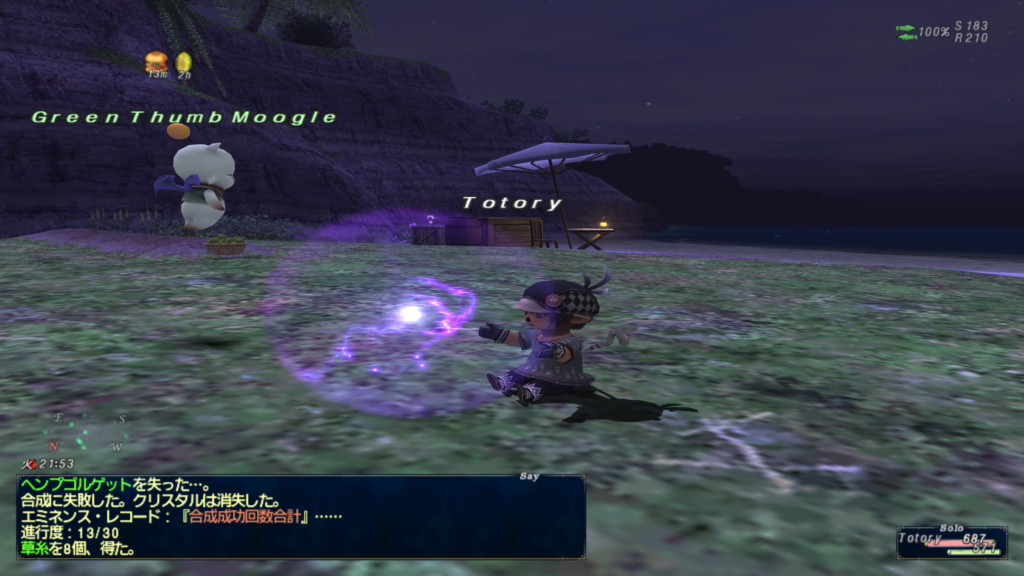Image resolution: width=1024 pixels, height=576 pixels.
Task: Click the burger food buff icon
Action: tap(156, 62)
